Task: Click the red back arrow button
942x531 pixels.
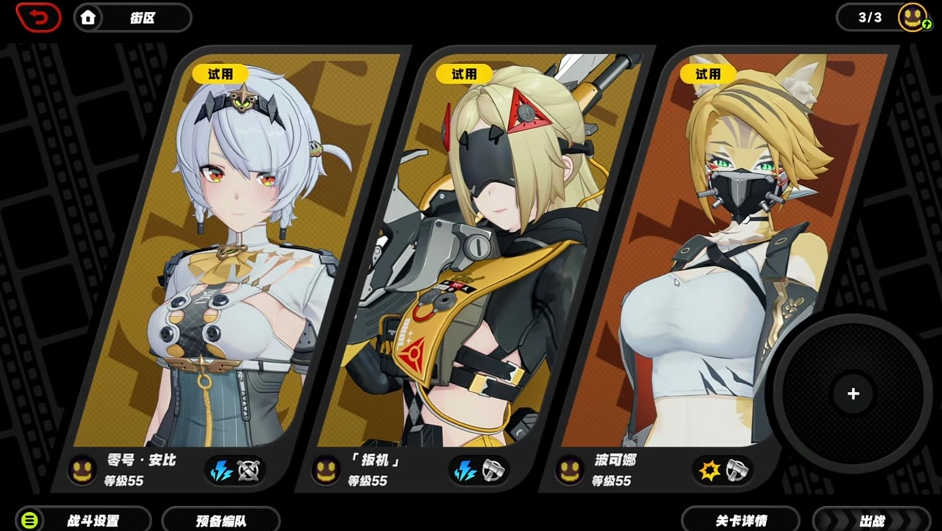Action: tap(38, 17)
